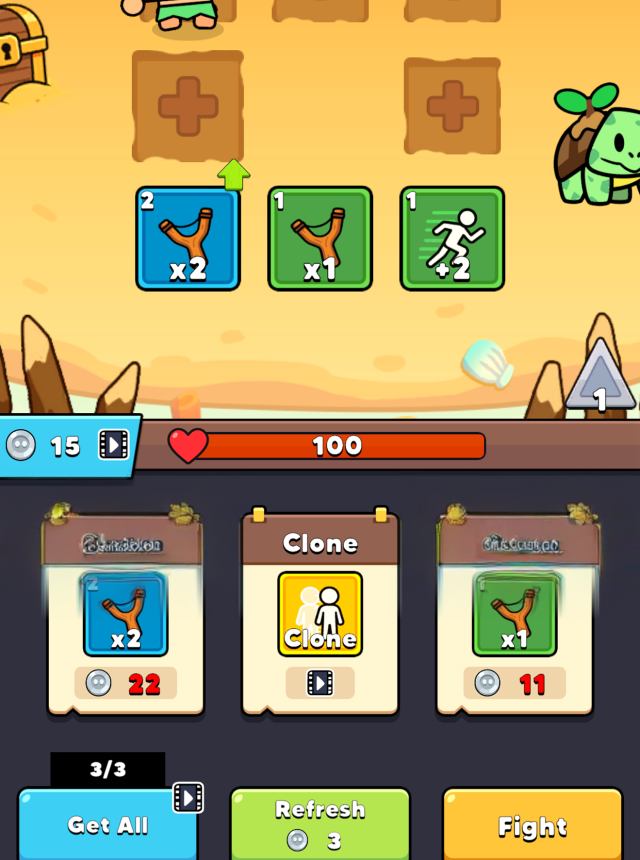
Task: Refresh the shop offers for 3 coins
Action: pyautogui.click(x=320, y=824)
